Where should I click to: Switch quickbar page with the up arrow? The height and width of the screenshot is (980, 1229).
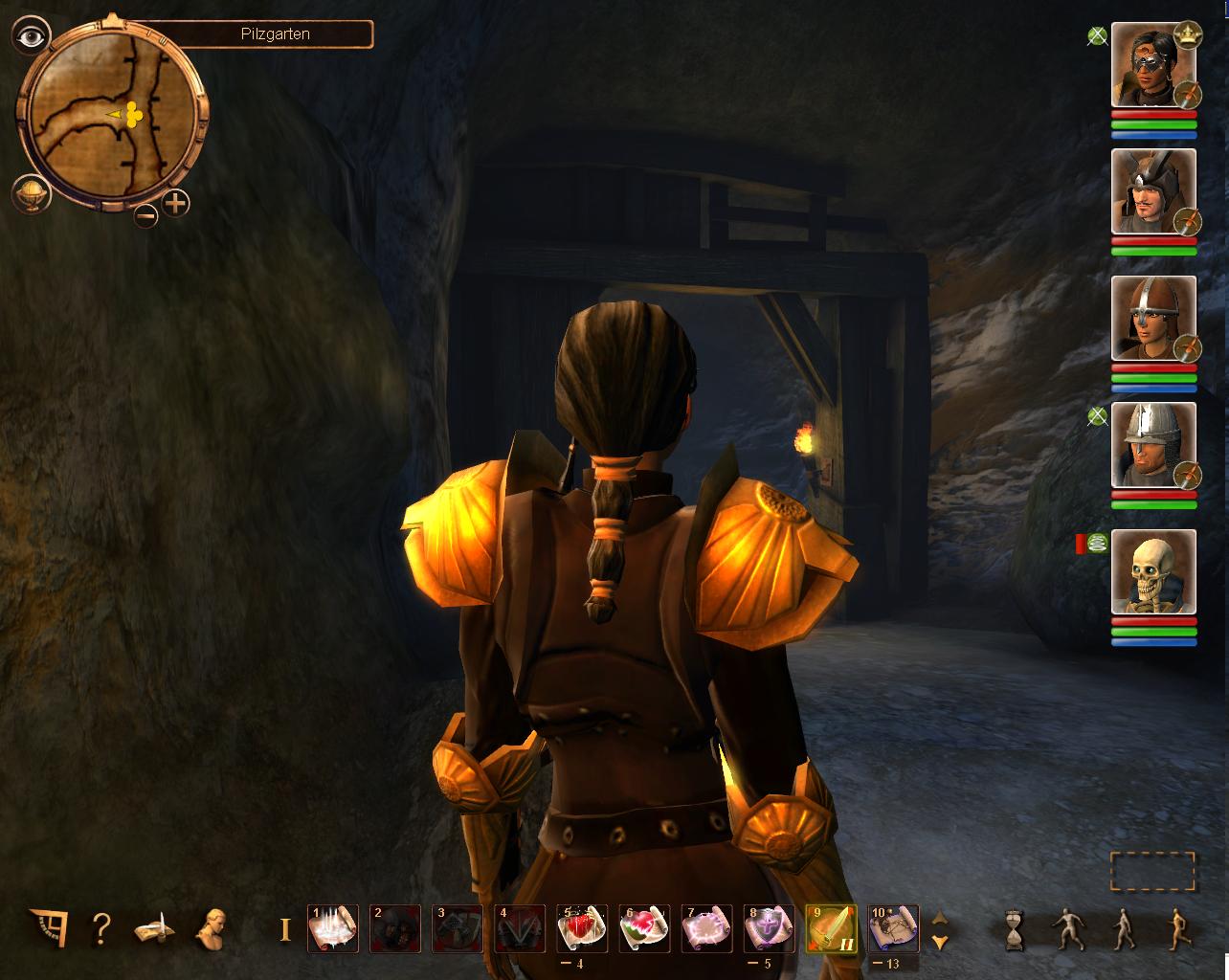(940, 918)
